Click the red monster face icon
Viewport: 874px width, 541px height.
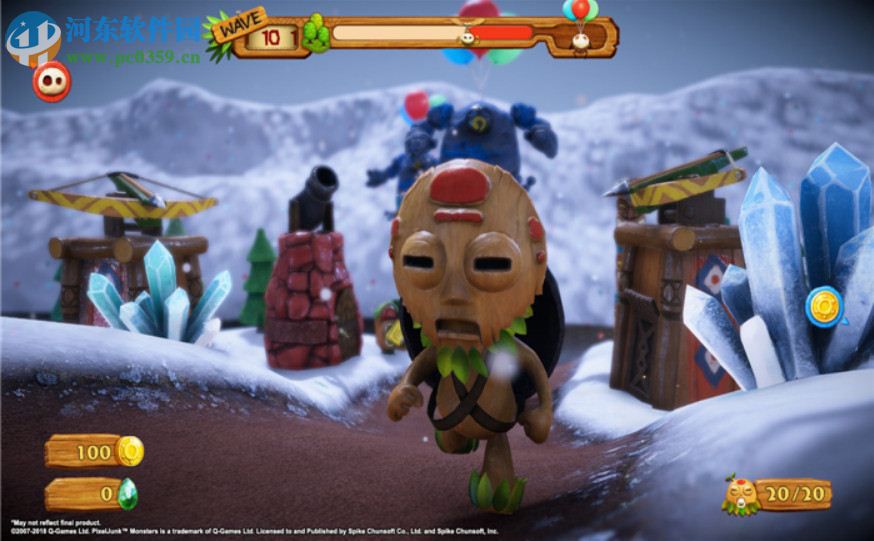pyautogui.click(x=51, y=82)
